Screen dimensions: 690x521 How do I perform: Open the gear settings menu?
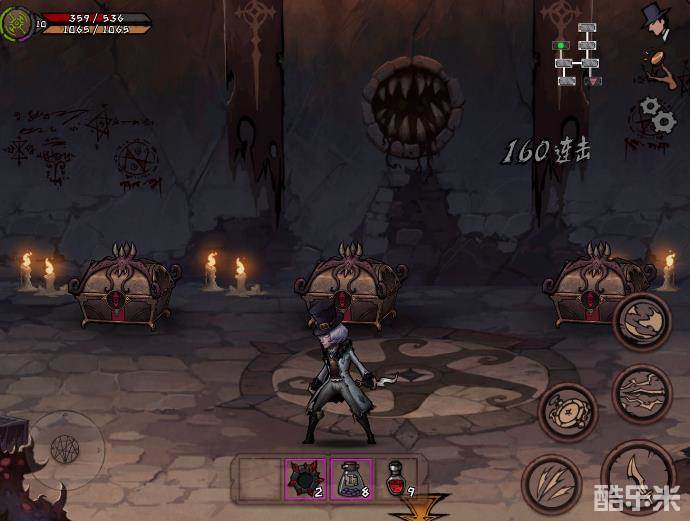click(657, 115)
